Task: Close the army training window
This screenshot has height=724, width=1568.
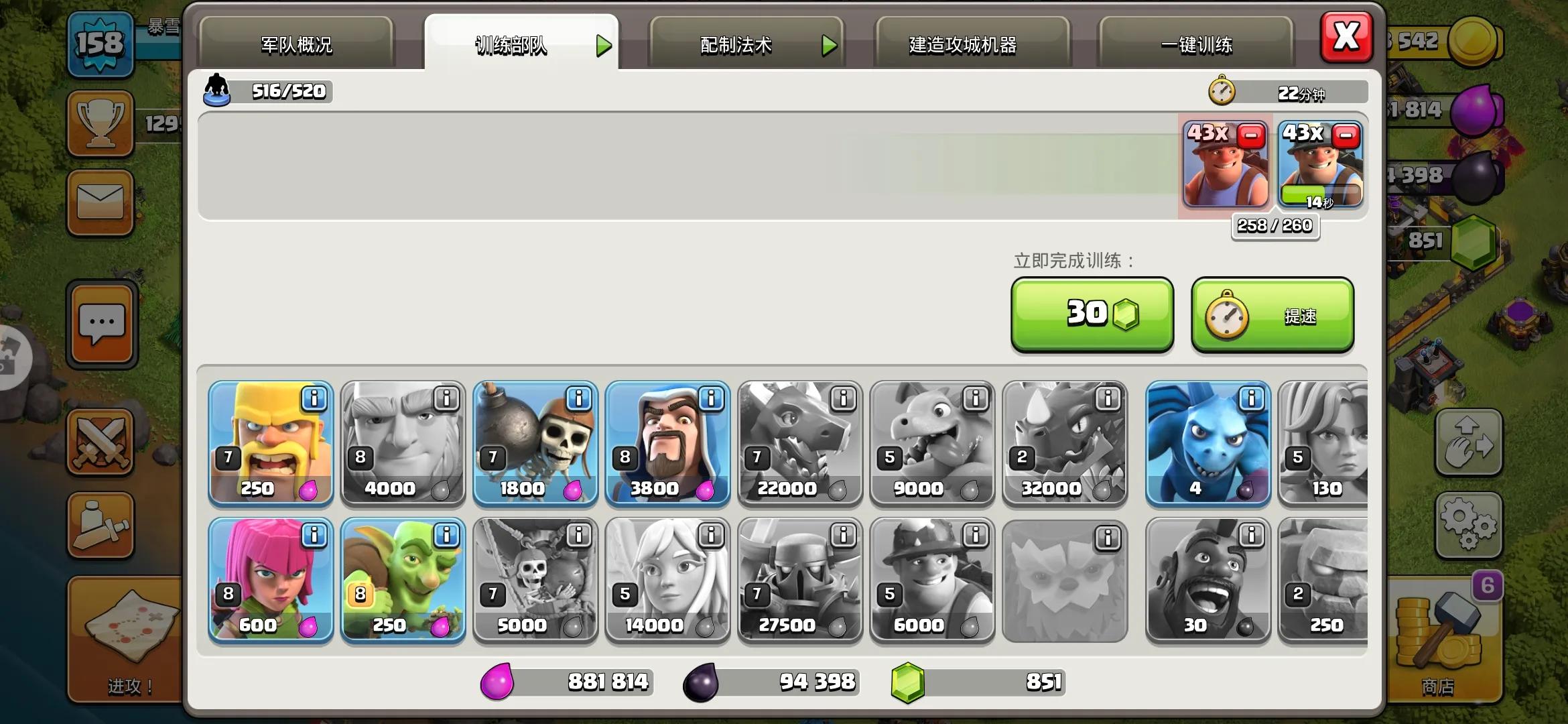Action: point(1346,36)
